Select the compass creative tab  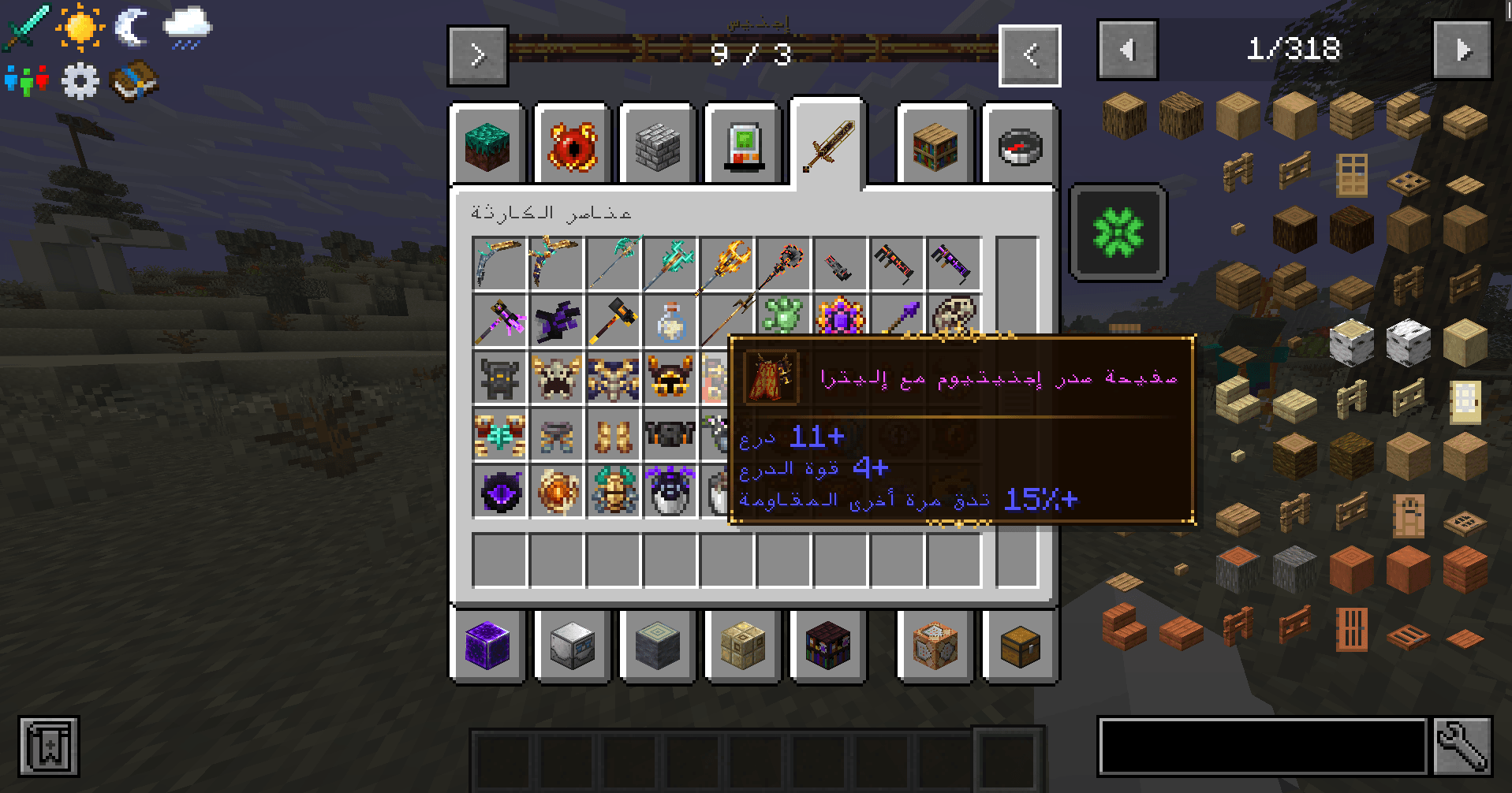pyautogui.click(x=1021, y=147)
